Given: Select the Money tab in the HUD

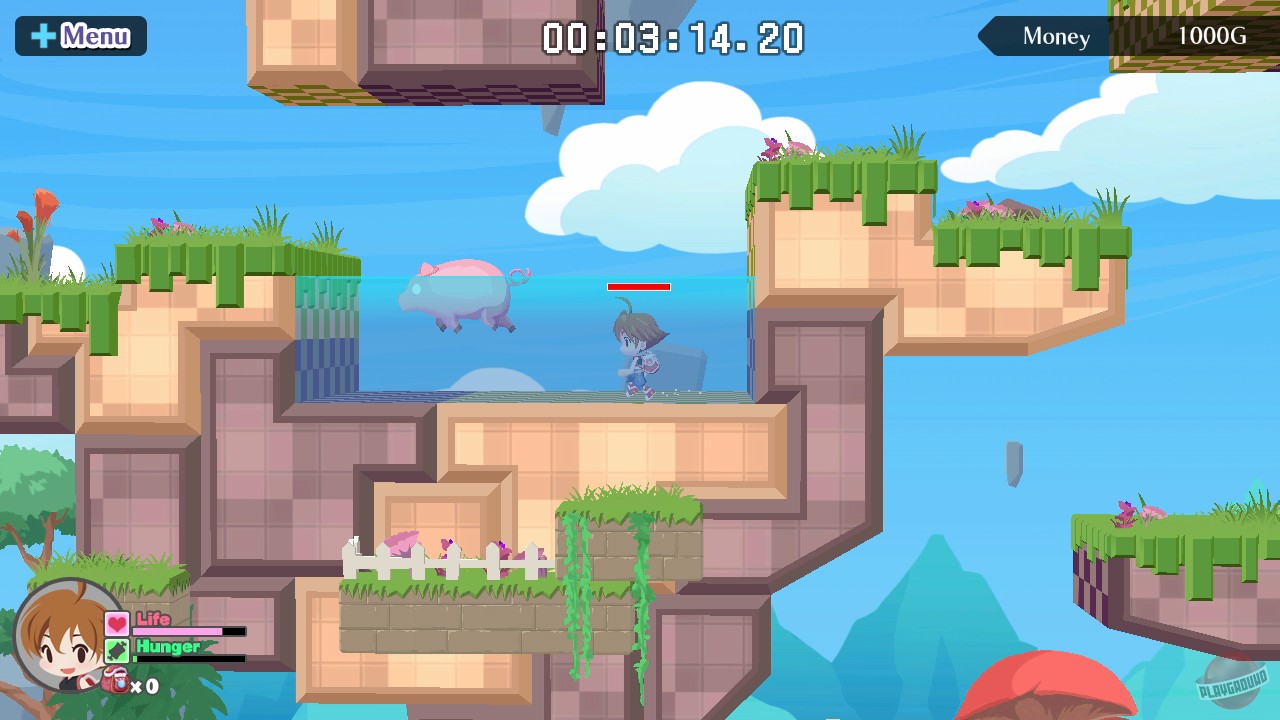Looking at the screenshot, I should (x=1055, y=37).
